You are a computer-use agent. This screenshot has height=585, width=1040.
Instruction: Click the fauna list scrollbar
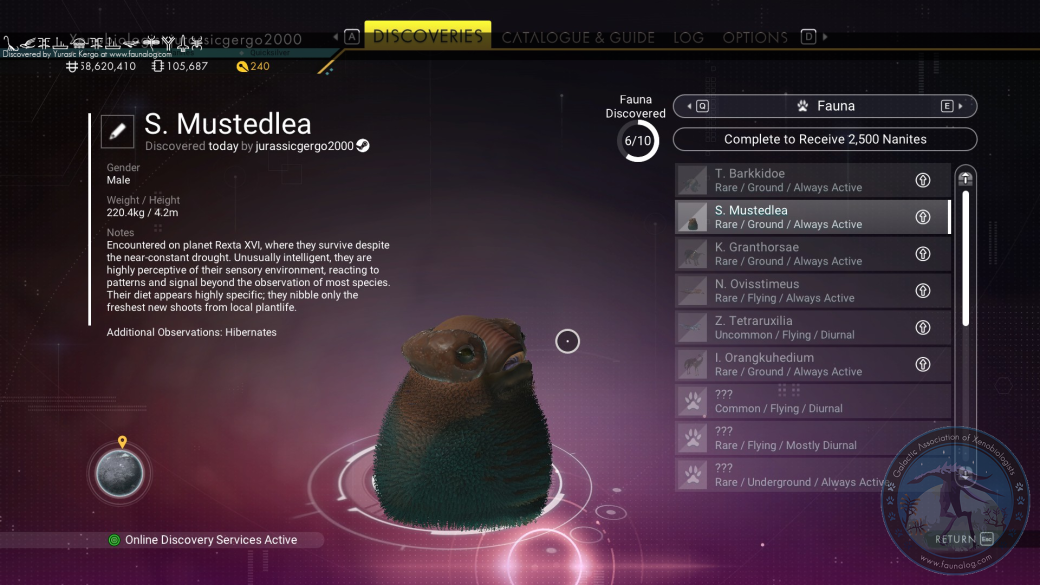tap(965, 258)
